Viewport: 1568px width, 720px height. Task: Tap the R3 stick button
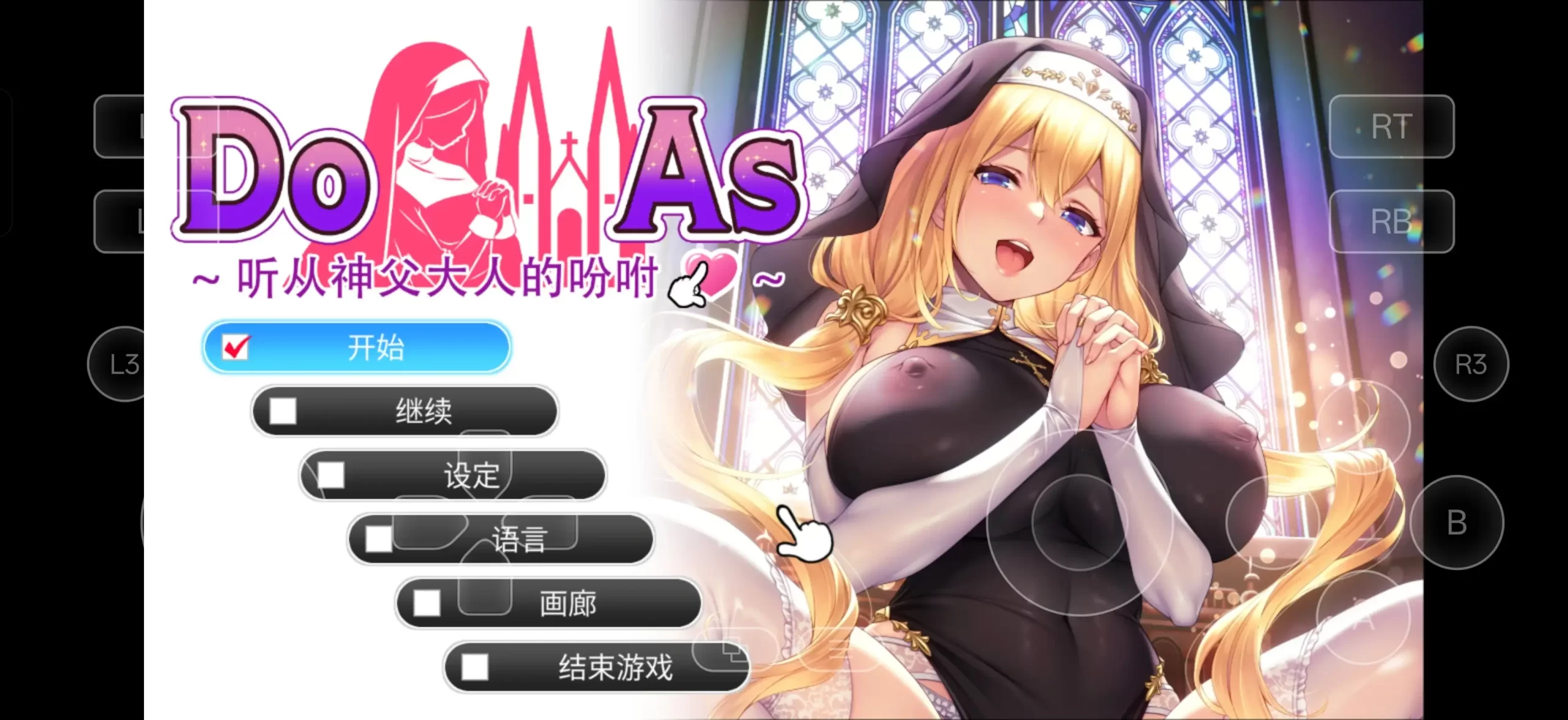click(1472, 362)
